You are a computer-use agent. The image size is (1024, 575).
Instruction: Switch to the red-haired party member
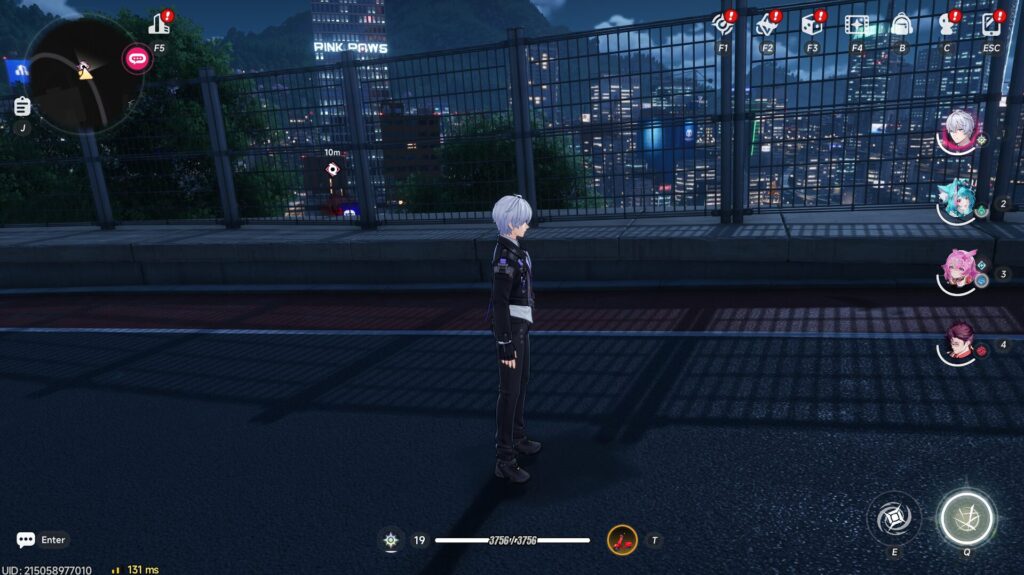coord(958,344)
